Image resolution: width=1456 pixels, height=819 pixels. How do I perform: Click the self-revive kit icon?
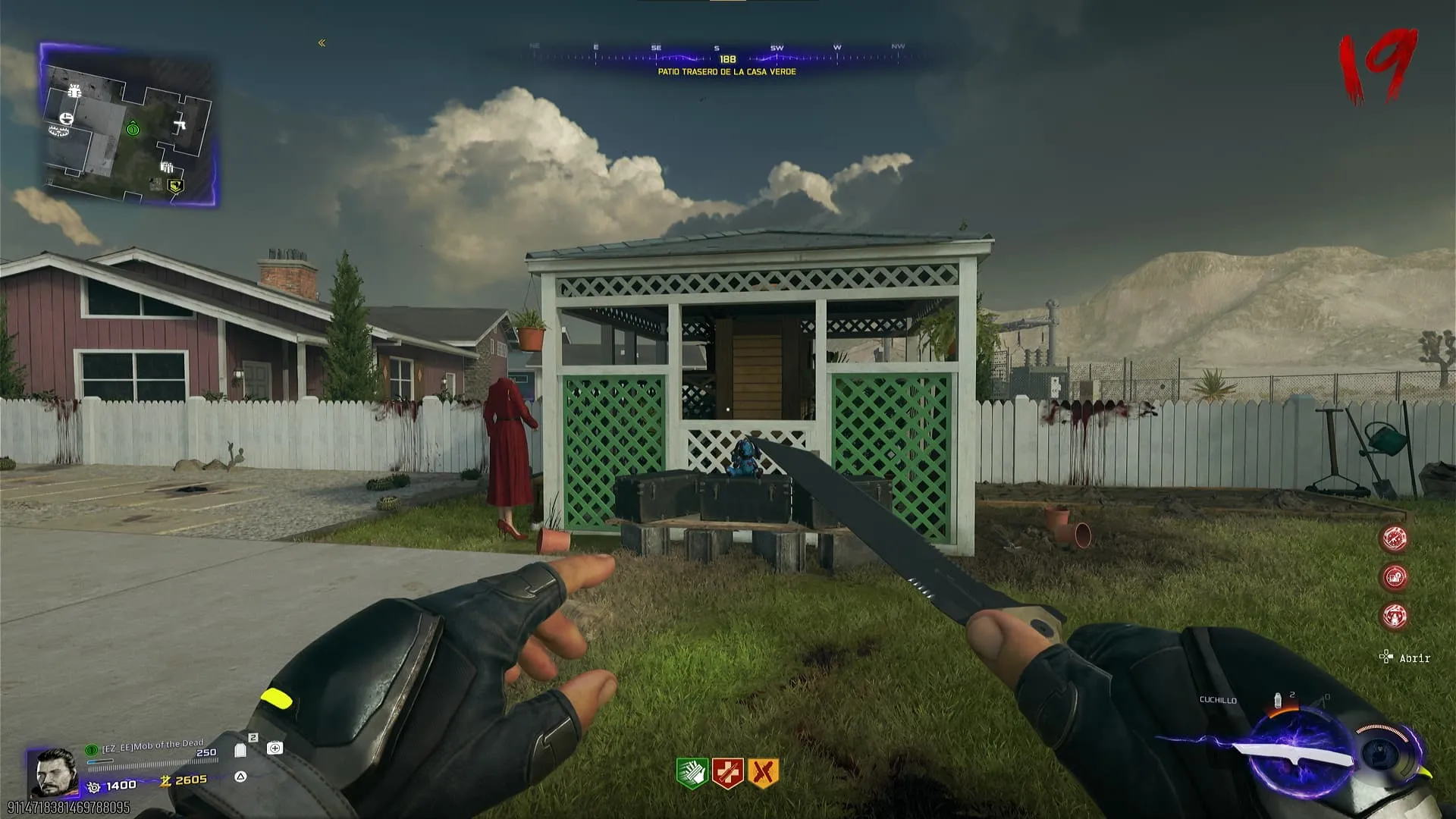(x=275, y=748)
